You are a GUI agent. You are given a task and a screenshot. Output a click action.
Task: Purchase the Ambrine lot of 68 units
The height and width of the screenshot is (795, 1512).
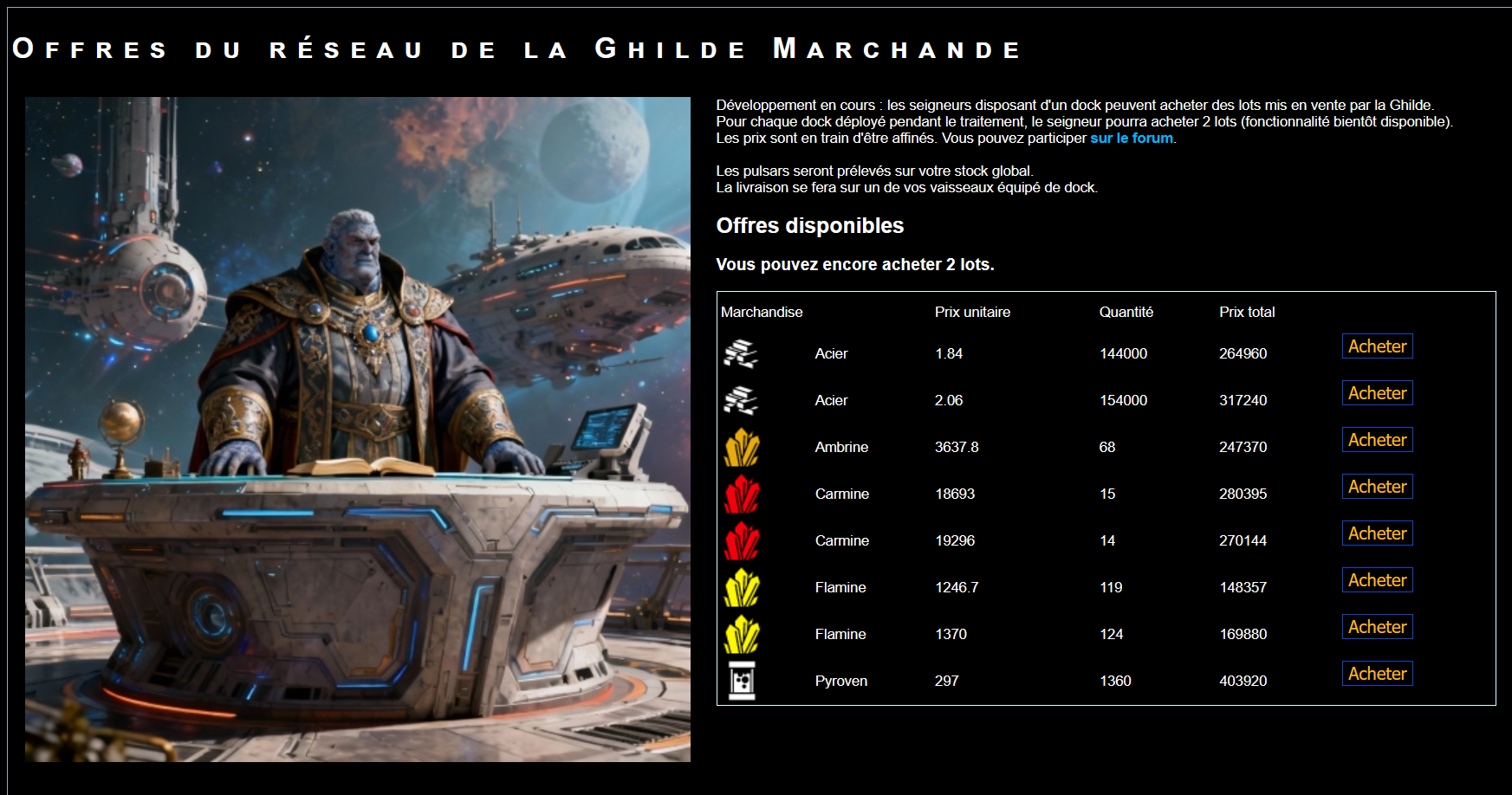click(1377, 439)
